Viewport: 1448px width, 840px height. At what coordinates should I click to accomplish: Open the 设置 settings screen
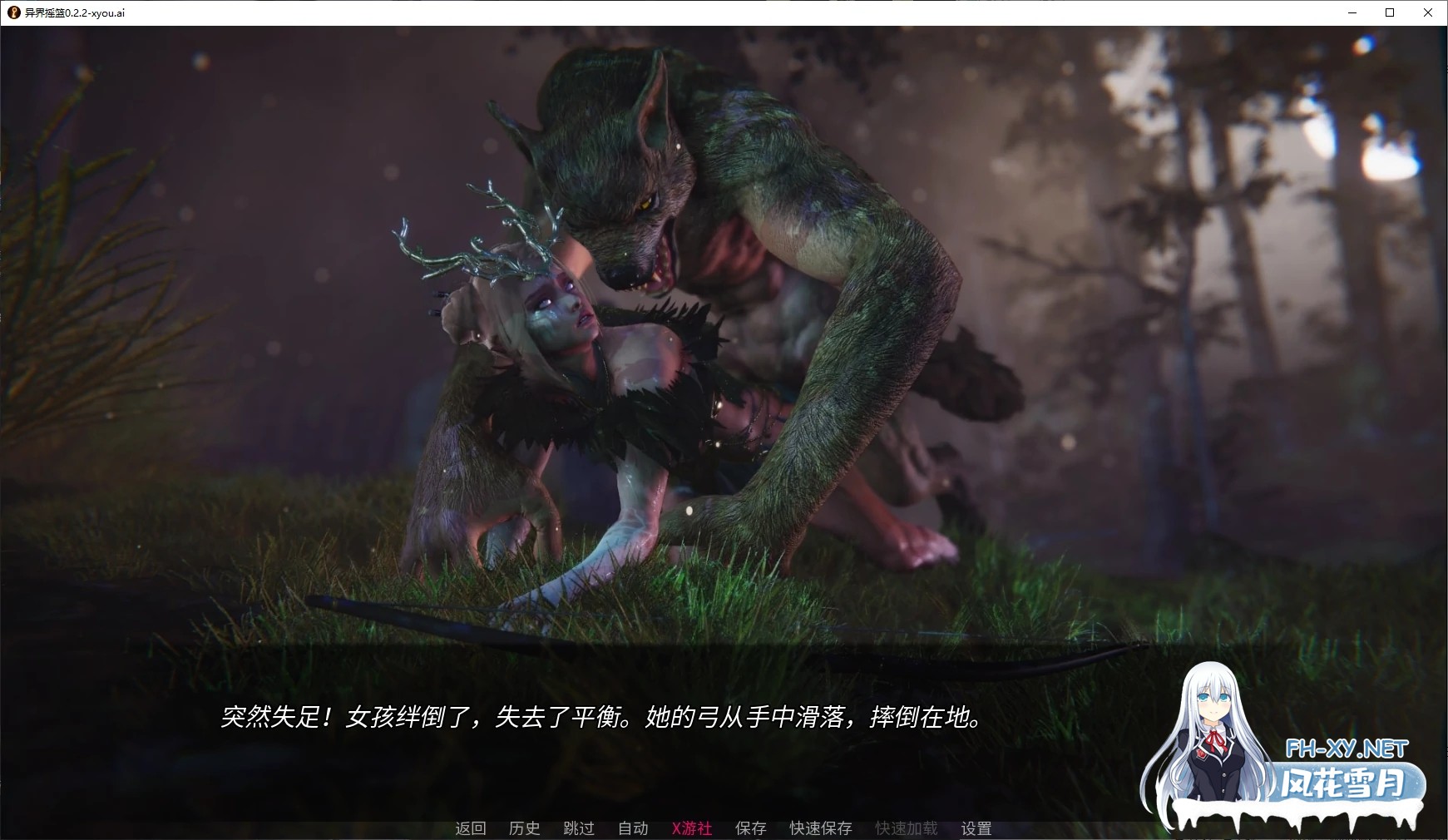(x=975, y=828)
